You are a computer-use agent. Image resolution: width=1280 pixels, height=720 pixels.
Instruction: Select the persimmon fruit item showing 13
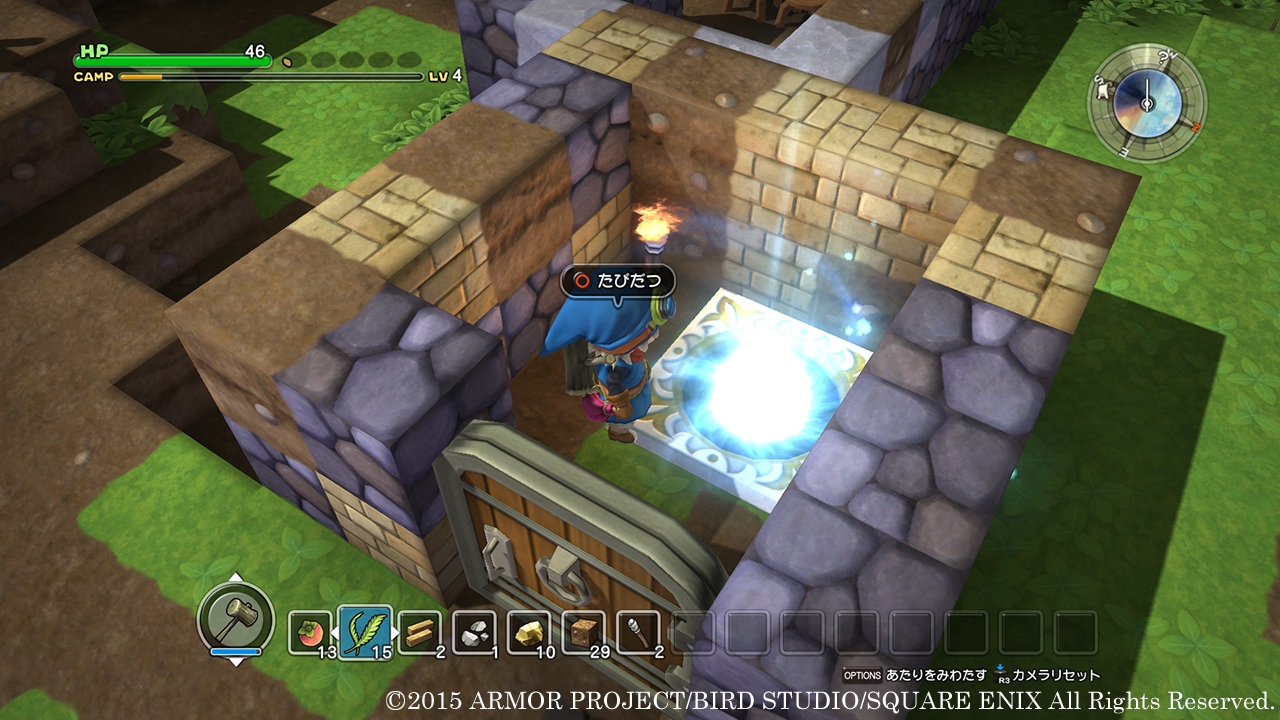point(309,631)
